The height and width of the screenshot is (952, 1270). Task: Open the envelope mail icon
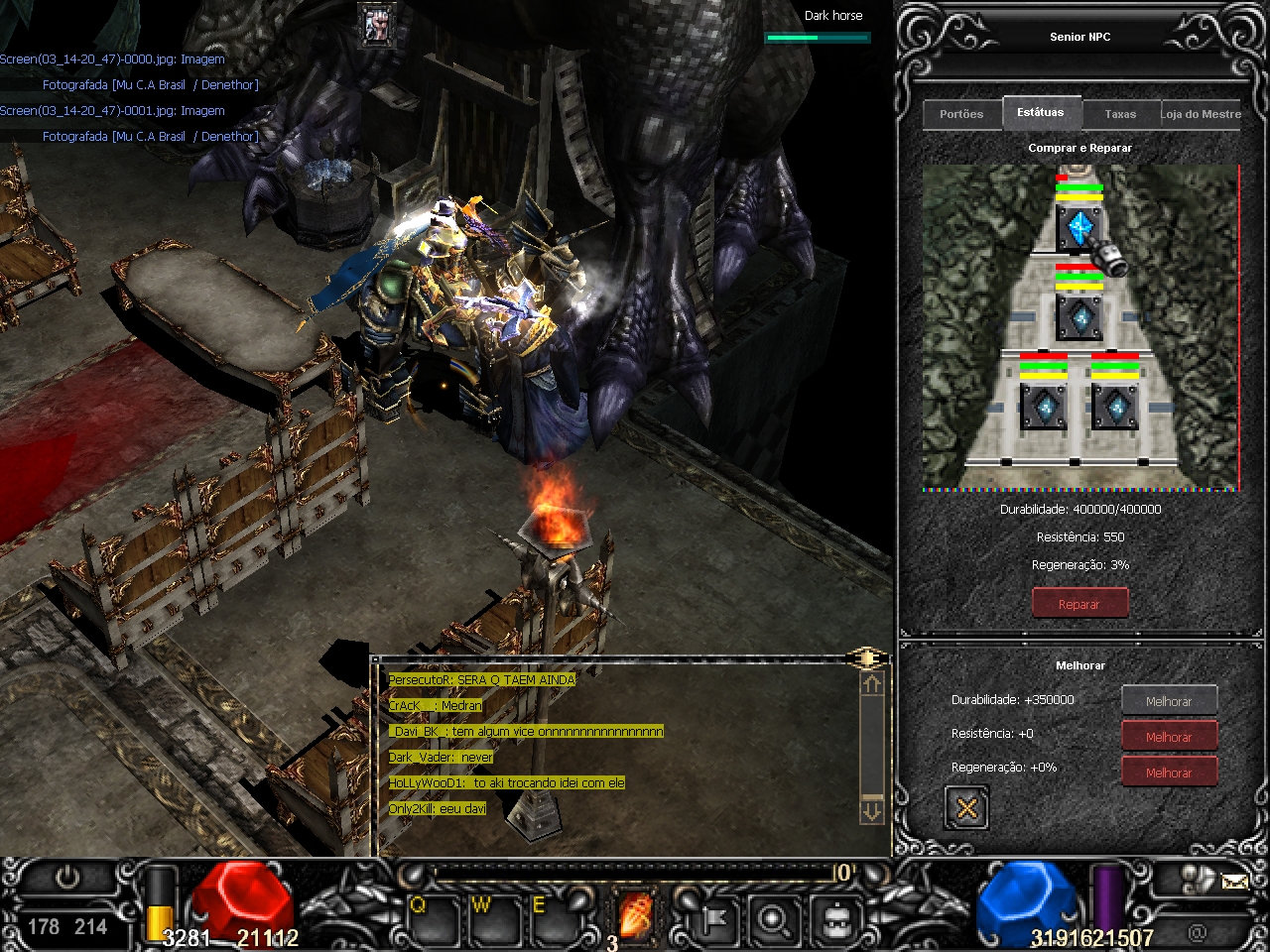(1234, 881)
